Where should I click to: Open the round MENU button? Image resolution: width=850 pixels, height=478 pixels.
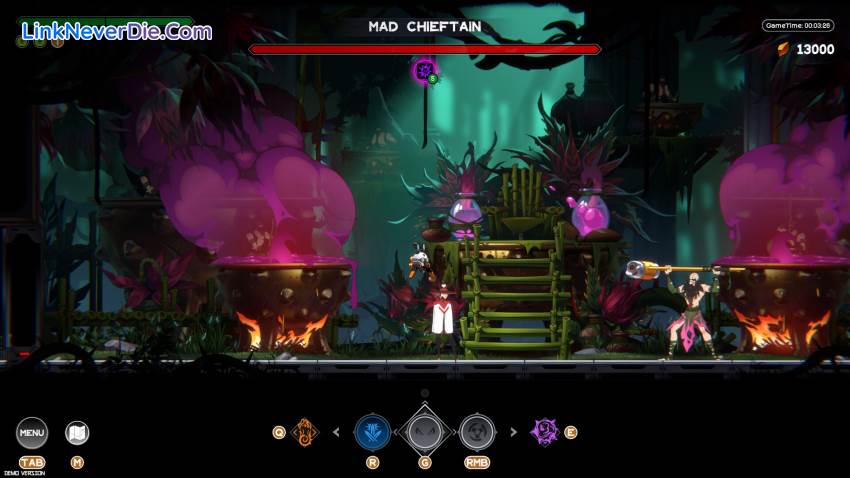pyautogui.click(x=32, y=433)
